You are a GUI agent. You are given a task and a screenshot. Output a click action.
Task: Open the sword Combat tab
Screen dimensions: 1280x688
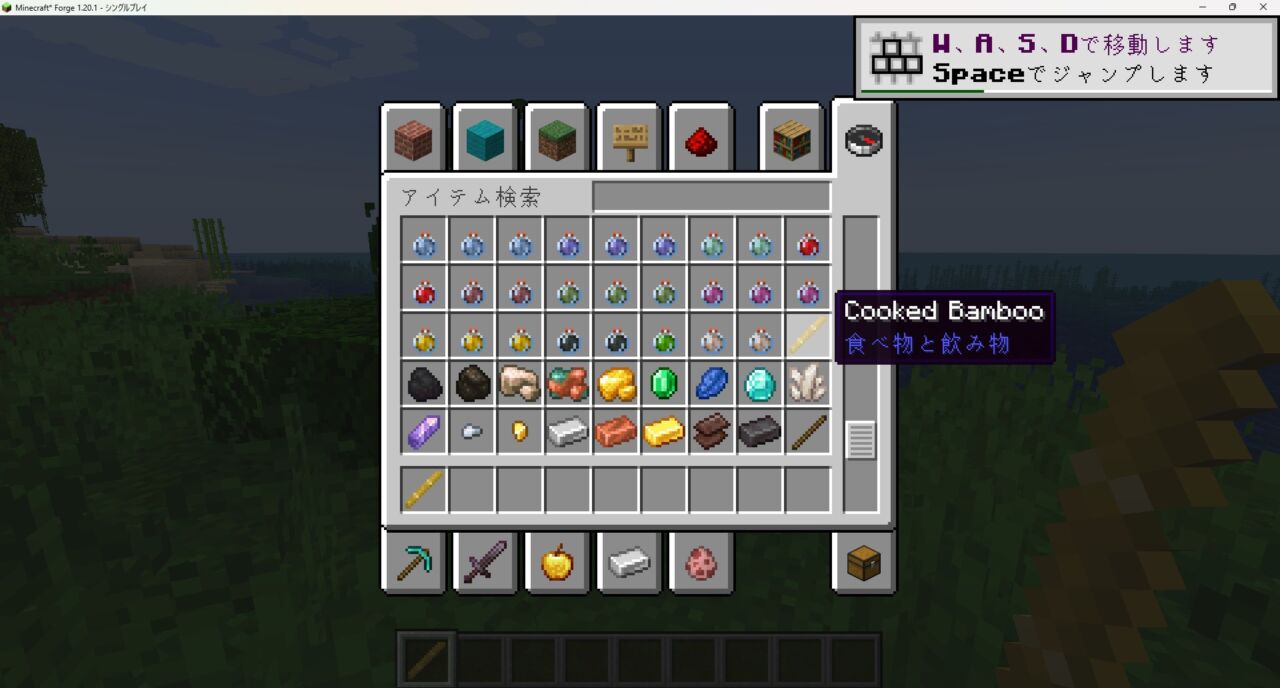tap(485, 563)
